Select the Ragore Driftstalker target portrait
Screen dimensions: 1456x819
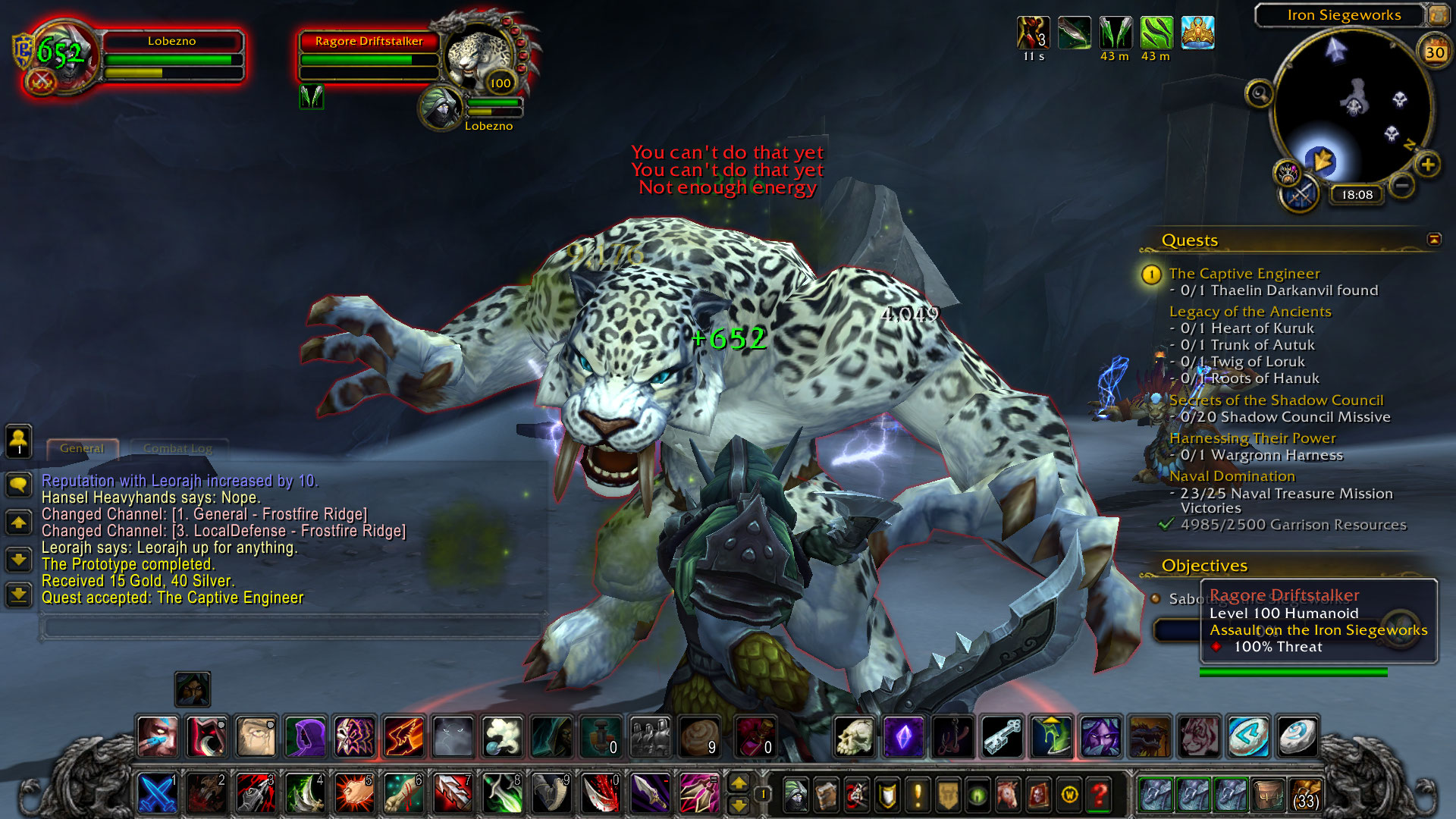[x=479, y=59]
